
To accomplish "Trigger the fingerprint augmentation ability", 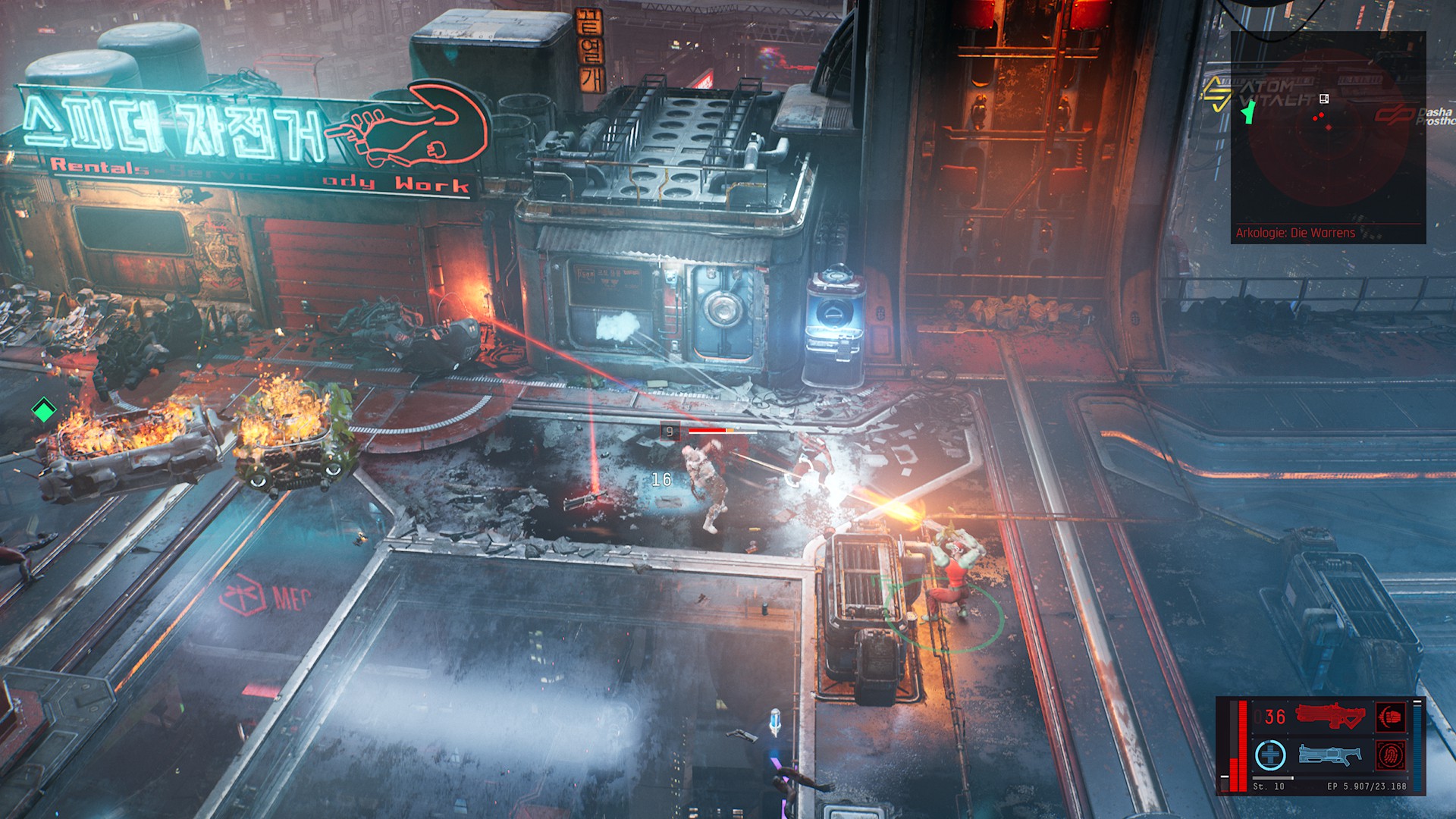I will [1391, 755].
